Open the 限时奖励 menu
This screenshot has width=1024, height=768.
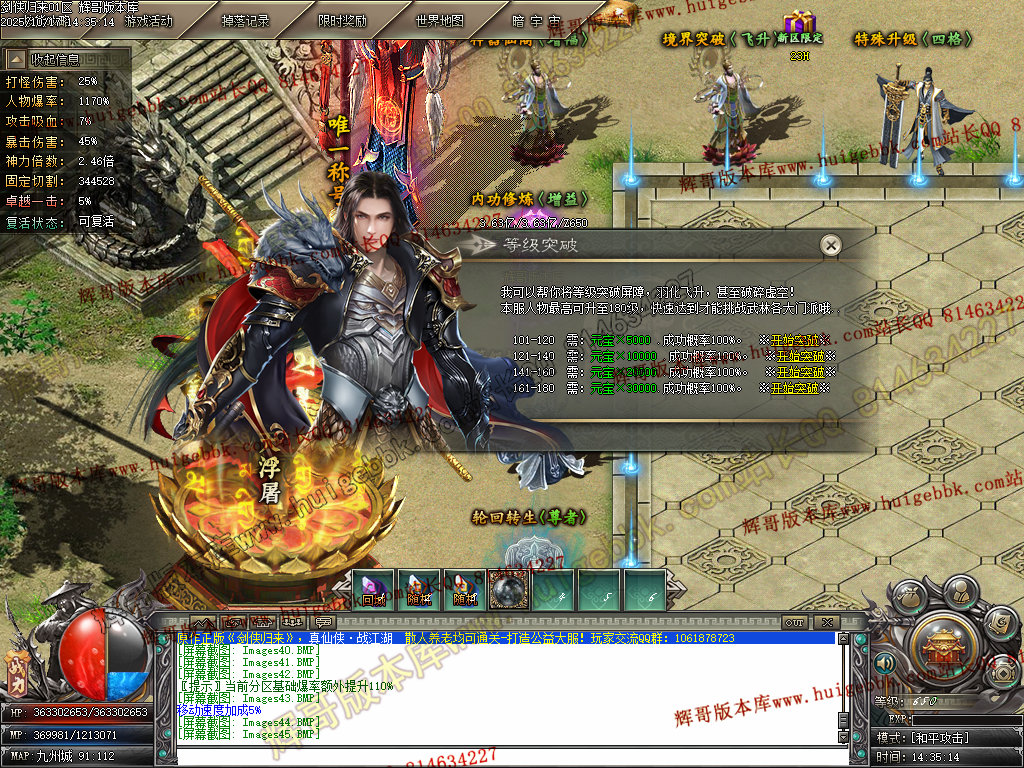343,21
